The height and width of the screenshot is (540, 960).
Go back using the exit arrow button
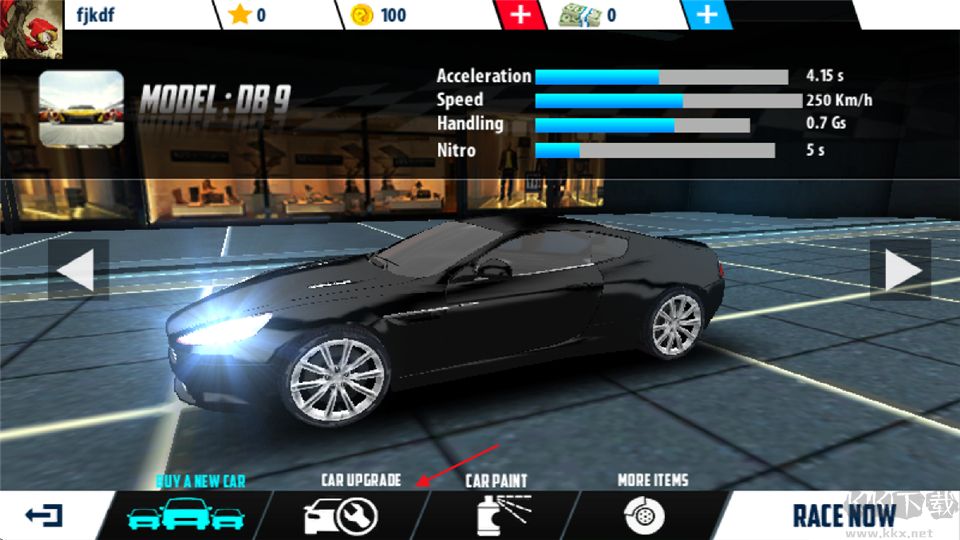[x=43, y=516]
